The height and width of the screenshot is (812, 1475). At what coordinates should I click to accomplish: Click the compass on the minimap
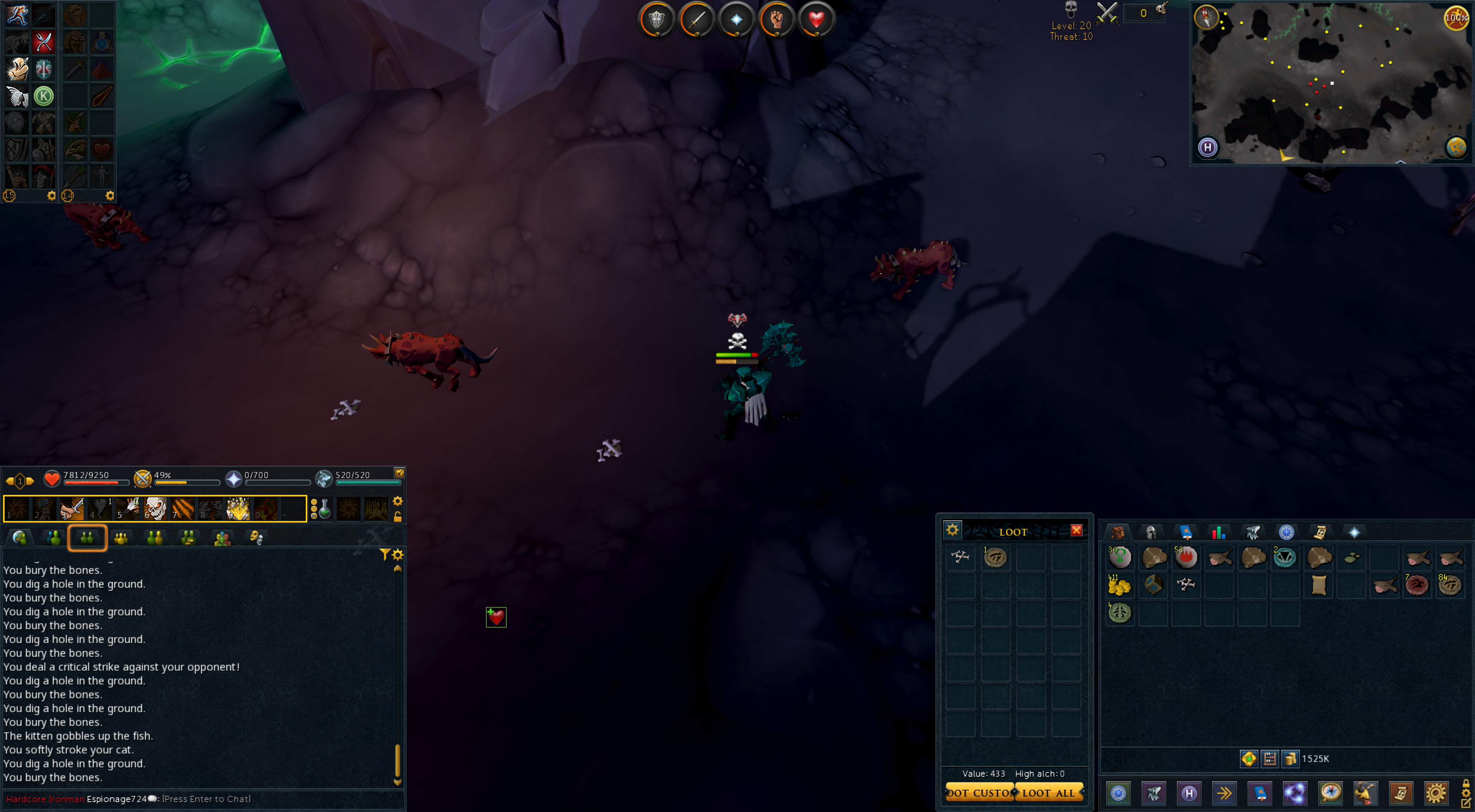point(1206,17)
